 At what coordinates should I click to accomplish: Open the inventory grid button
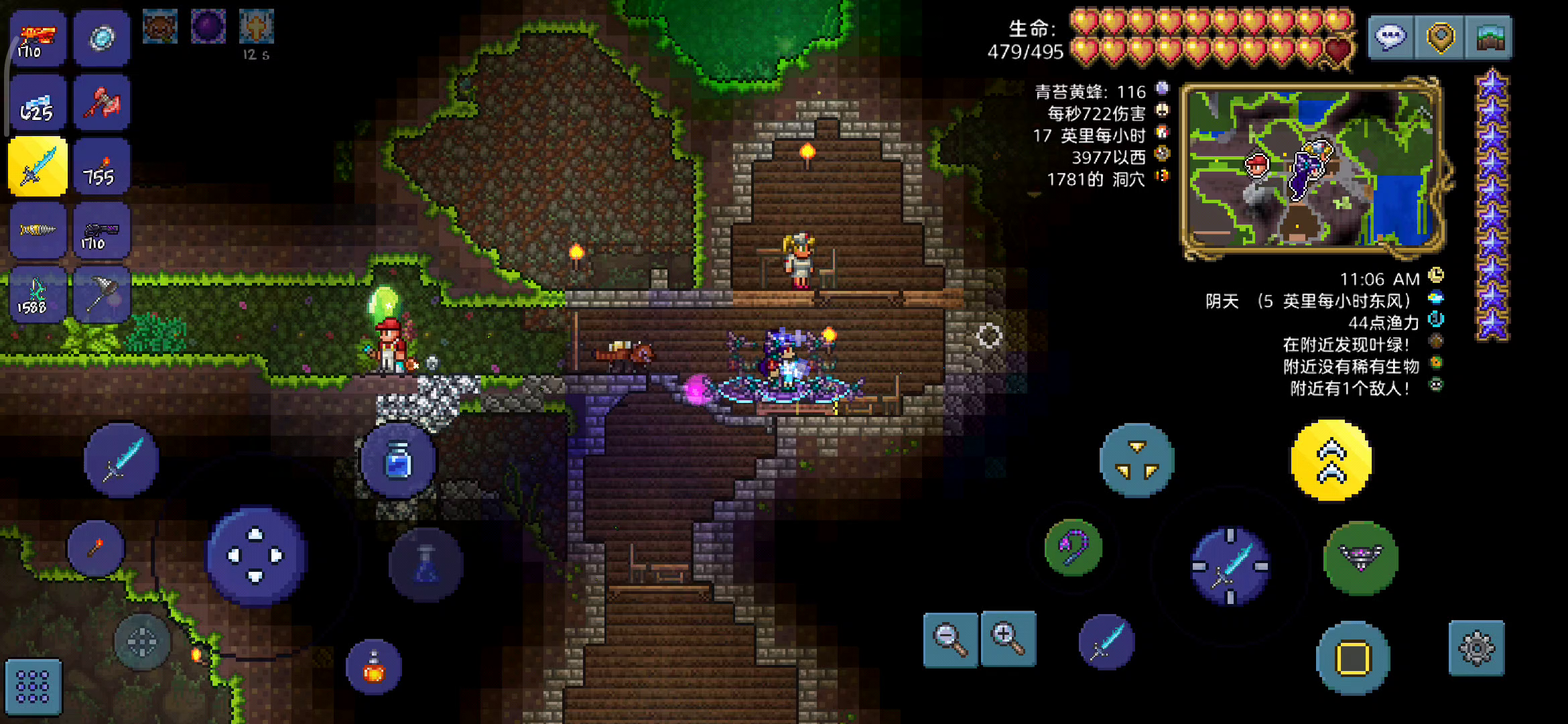33,686
